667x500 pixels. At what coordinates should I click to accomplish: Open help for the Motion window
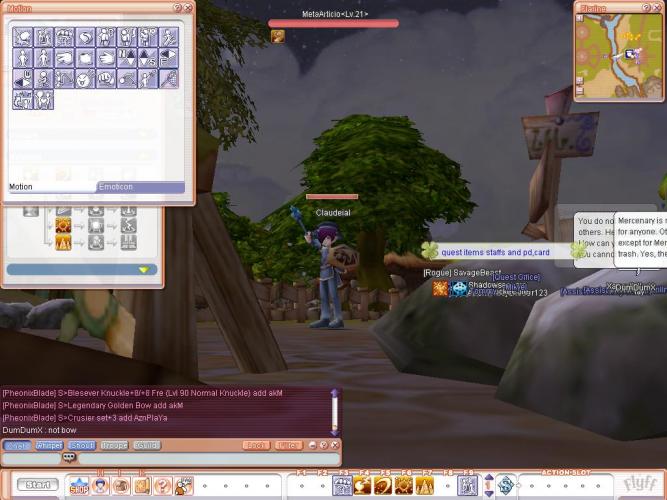pyautogui.click(x=178, y=7)
